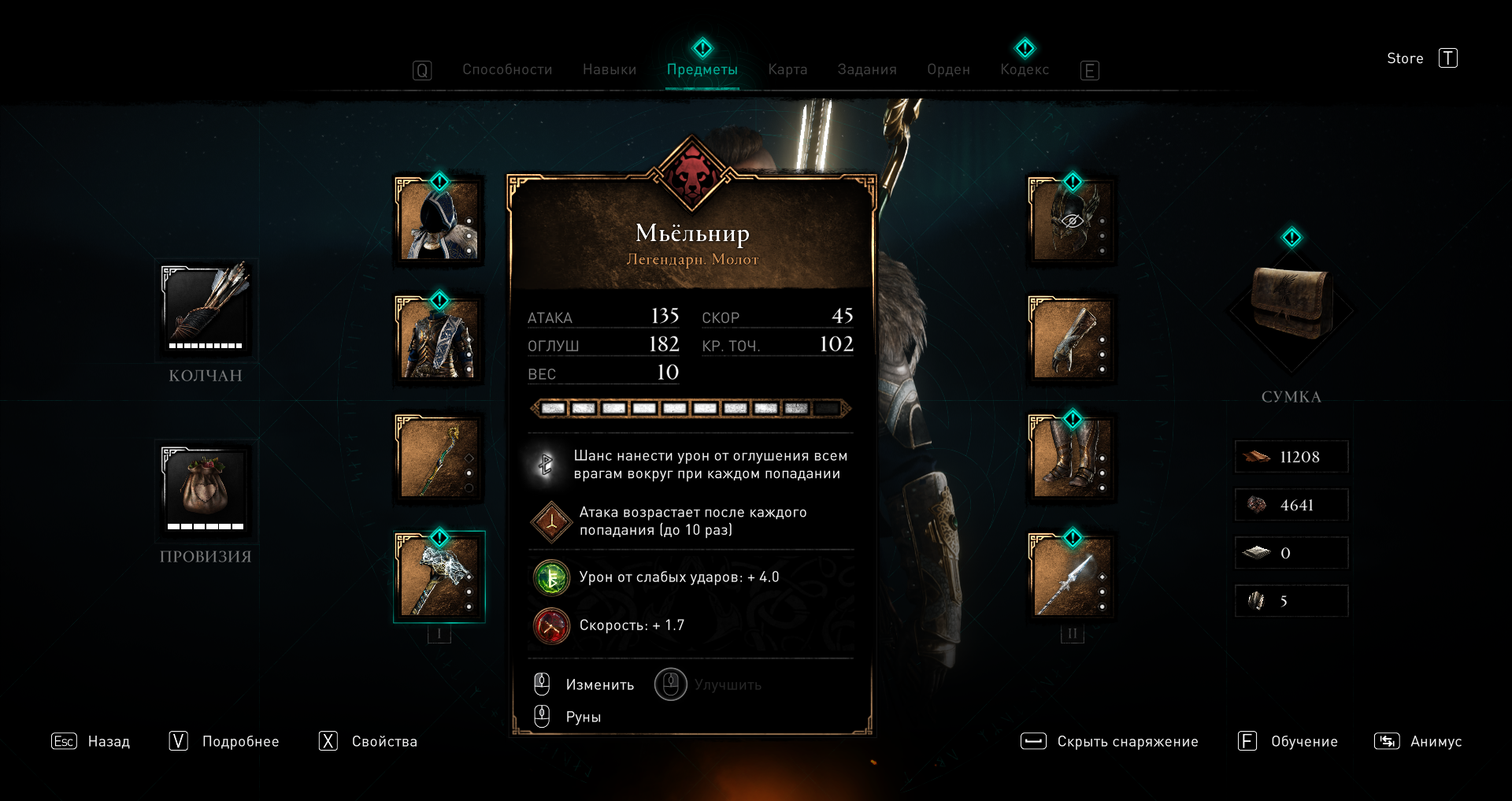The height and width of the screenshot is (801, 1512).
Task: Open the Задания tab
Action: click(867, 69)
